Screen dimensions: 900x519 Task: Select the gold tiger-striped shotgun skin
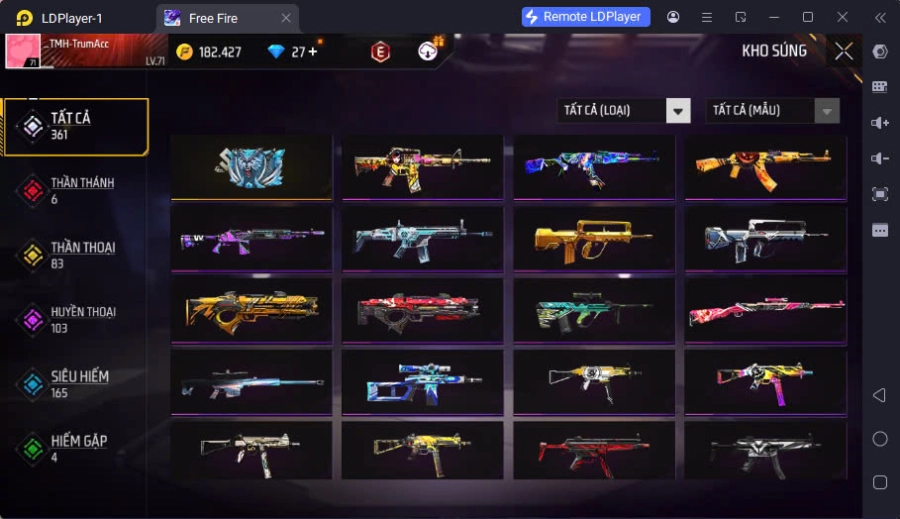[251, 310]
